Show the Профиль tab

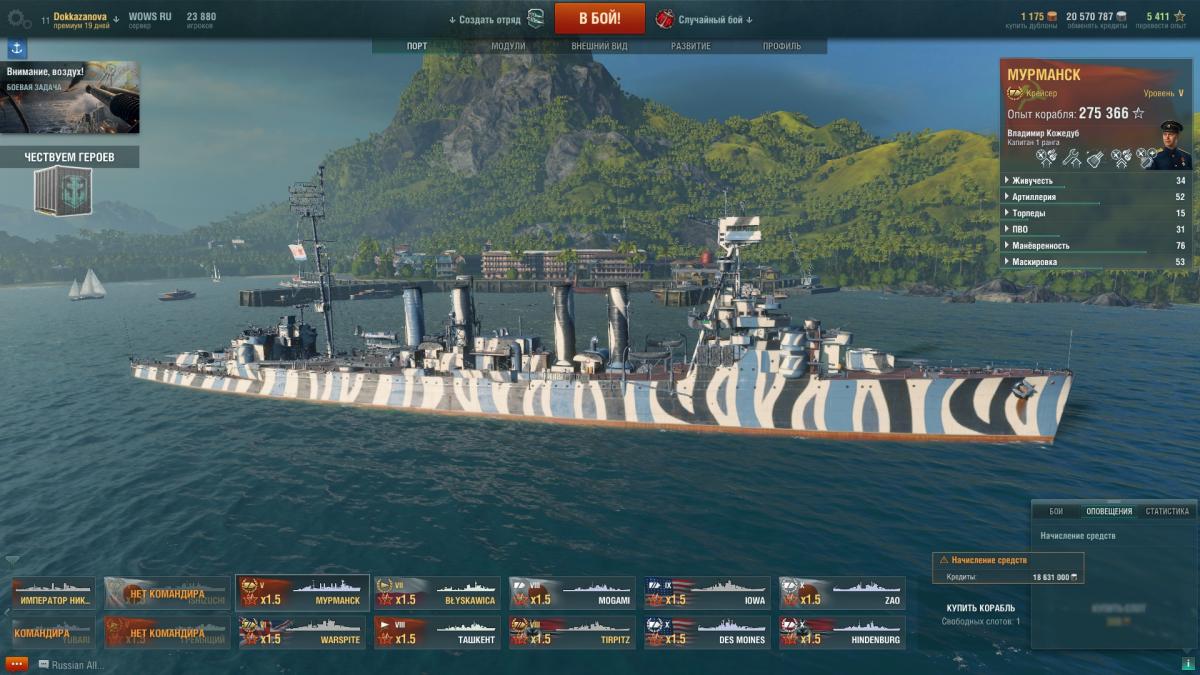(781, 46)
